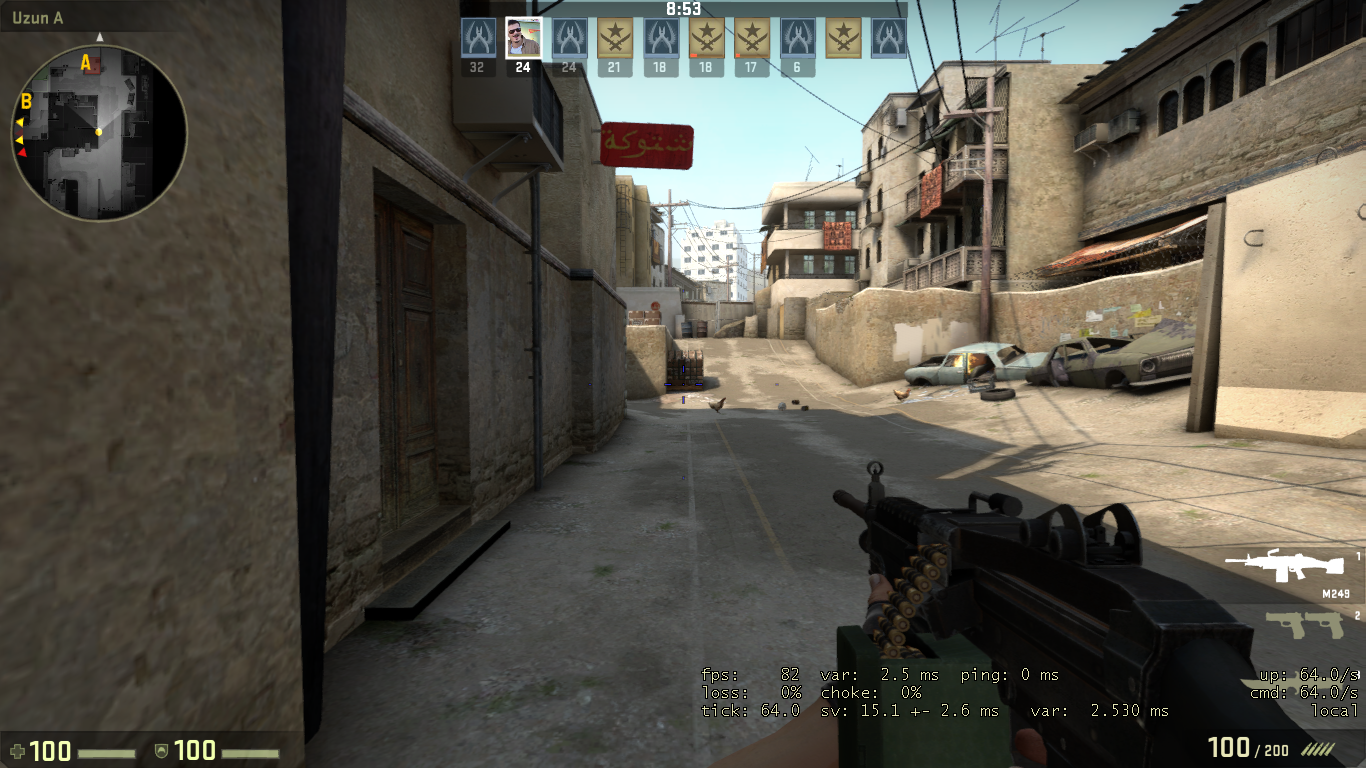Image resolution: width=1366 pixels, height=768 pixels.
Task: Select bombsite B marker on the radar
Action: tap(27, 101)
